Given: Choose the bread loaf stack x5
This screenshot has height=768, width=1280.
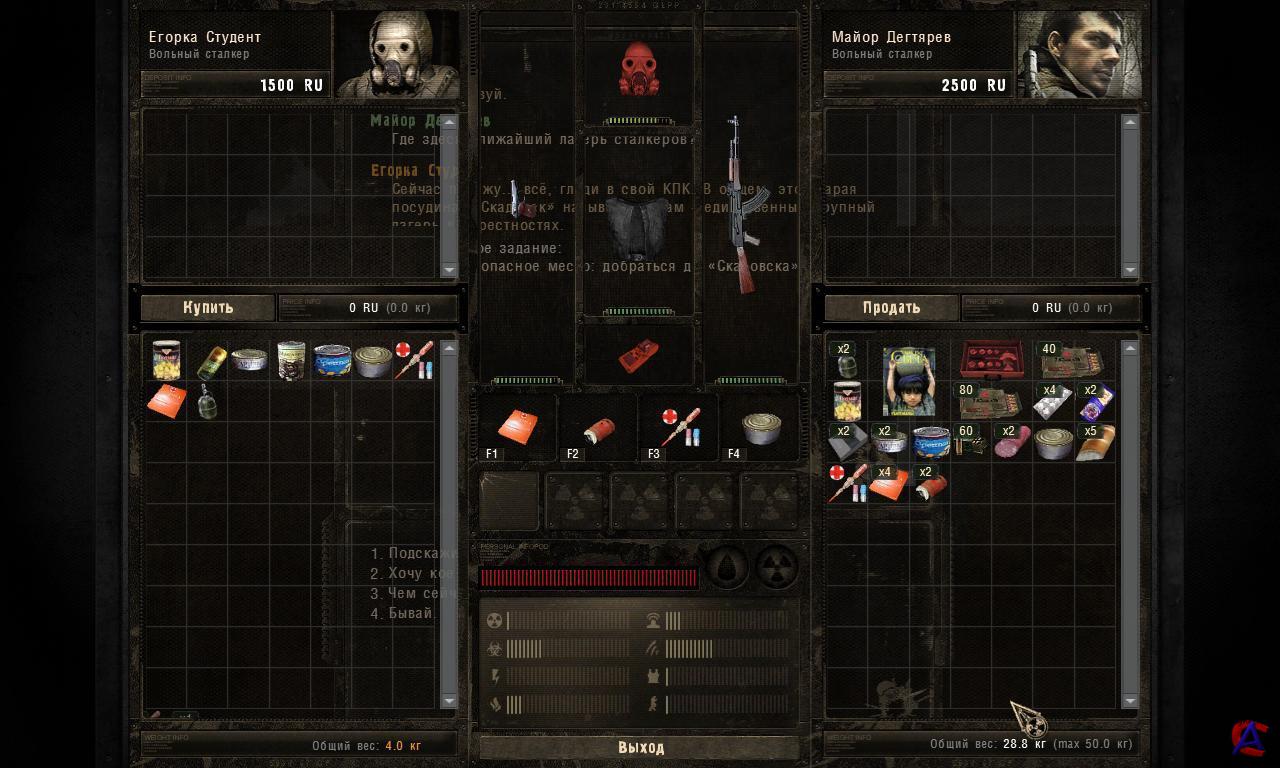Looking at the screenshot, I should pos(1095,442).
